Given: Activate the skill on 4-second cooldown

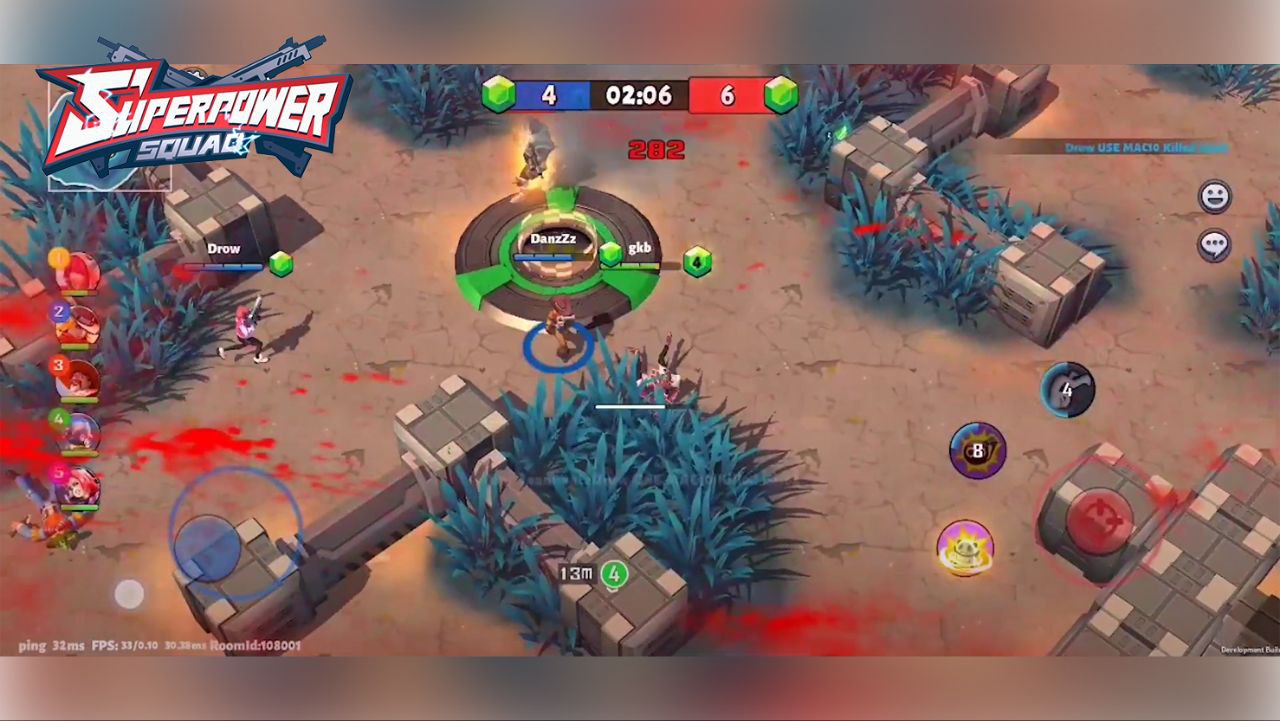Looking at the screenshot, I should [x=1067, y=390].
